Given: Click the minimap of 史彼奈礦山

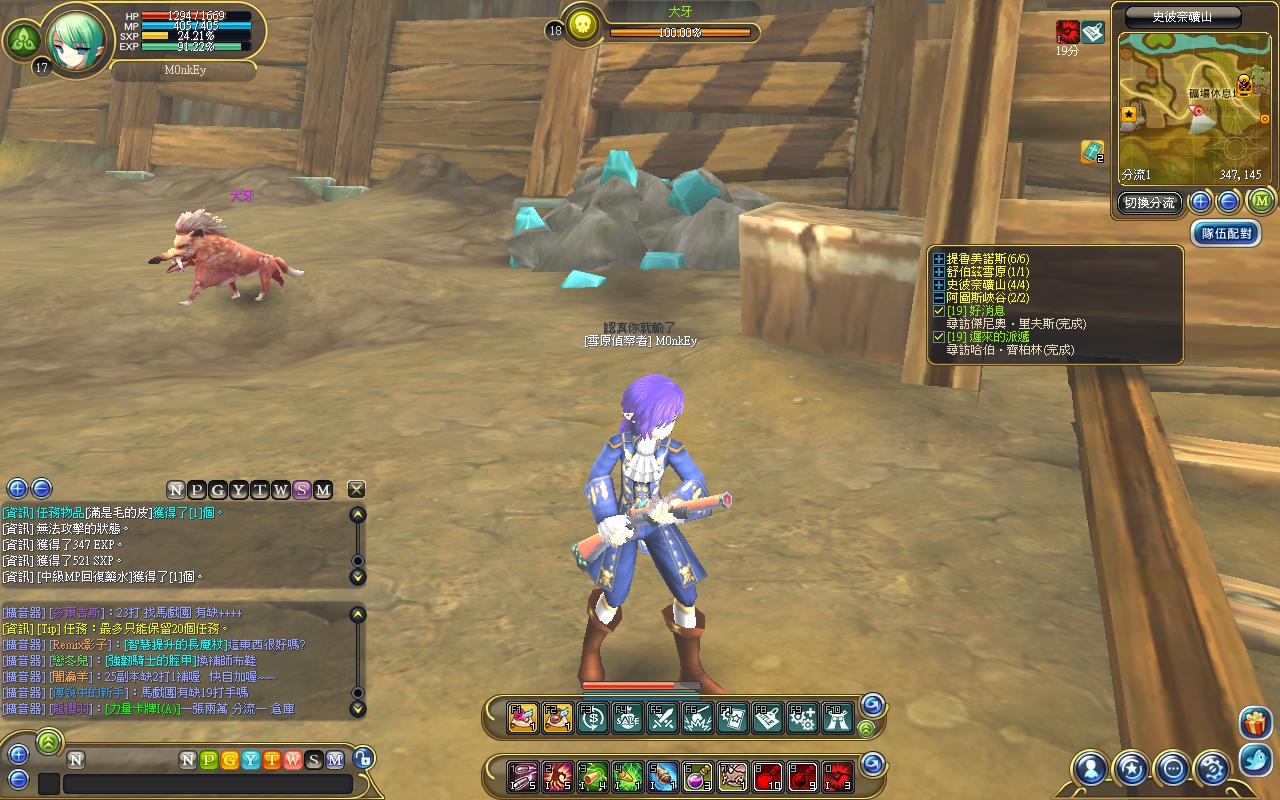Looking at the screenshot, I should (1190, 108).
